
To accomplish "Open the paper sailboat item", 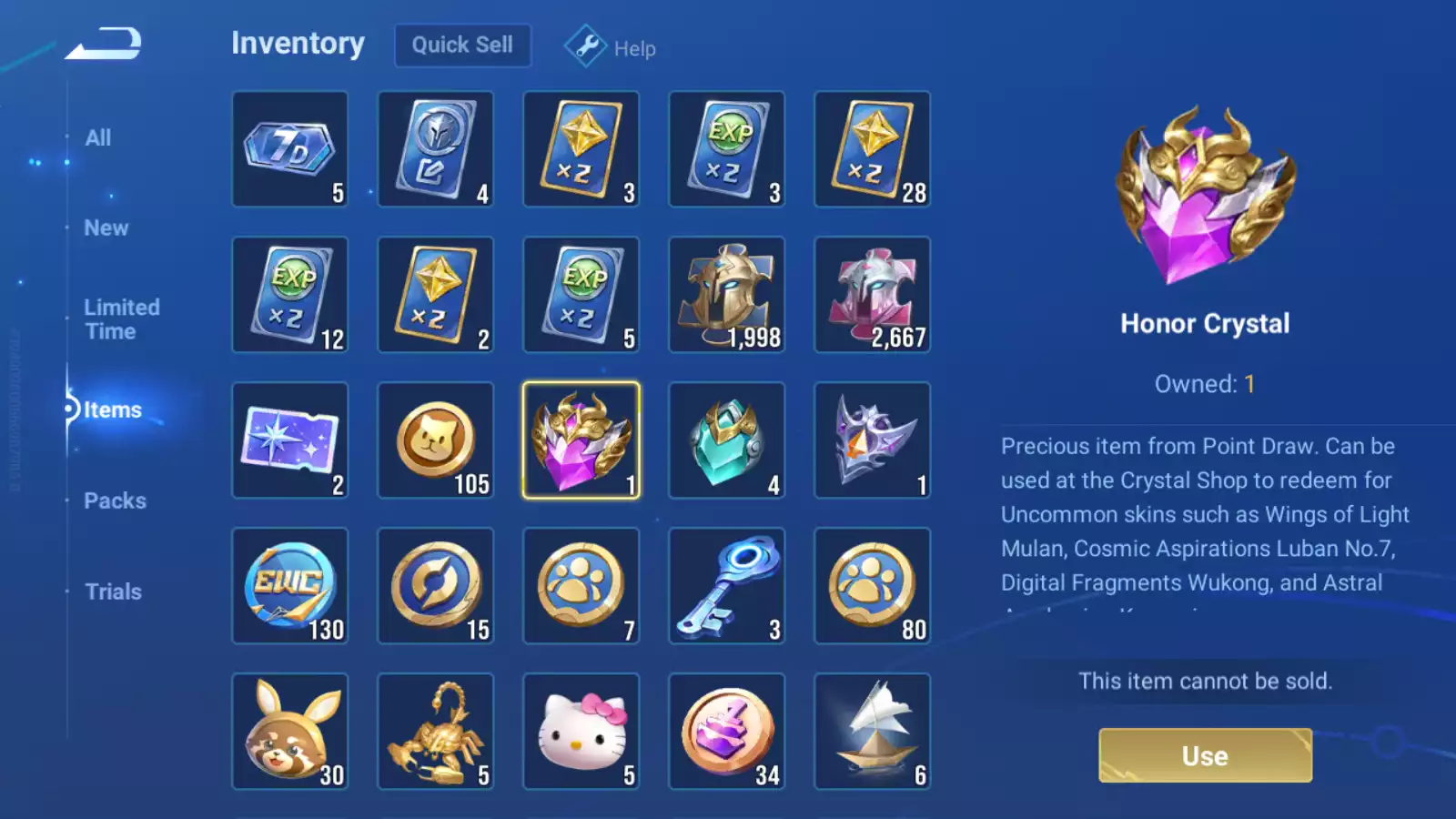I will [x=873, y=731].
